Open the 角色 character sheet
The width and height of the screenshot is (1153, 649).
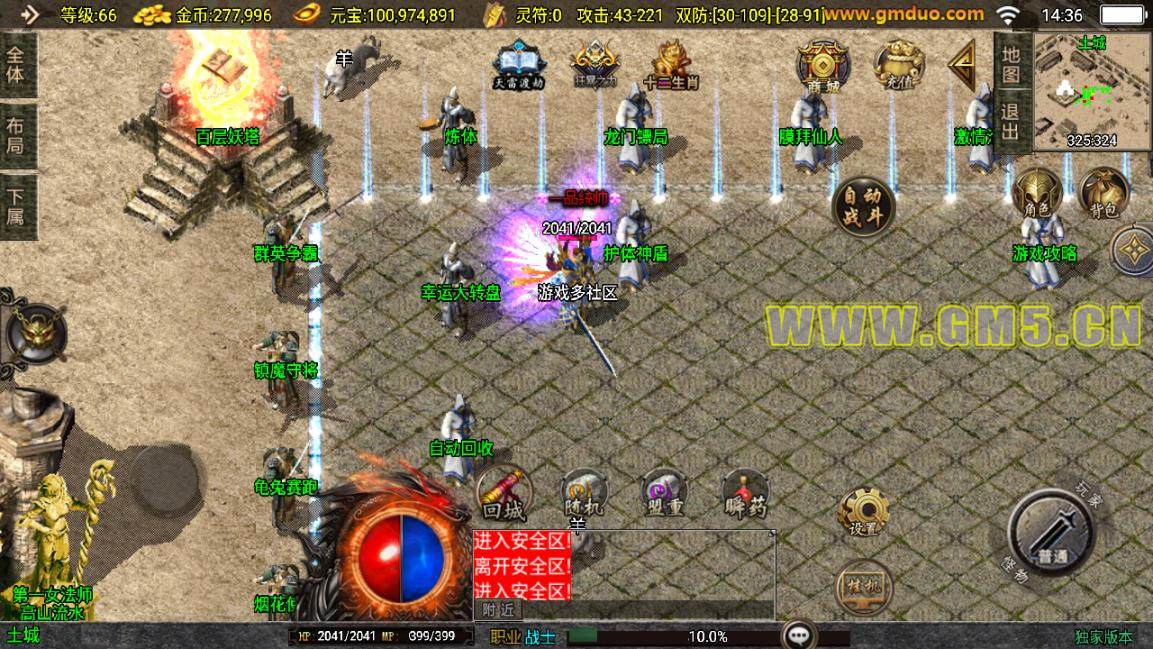(1036, 192)
